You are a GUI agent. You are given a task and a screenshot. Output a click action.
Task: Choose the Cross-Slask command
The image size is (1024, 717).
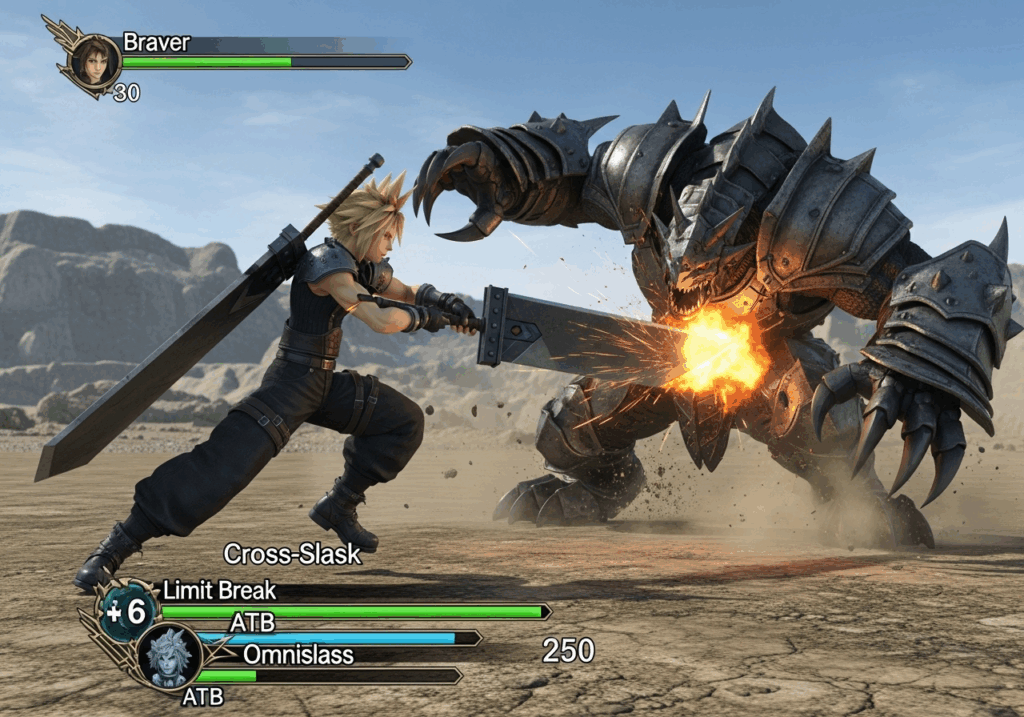pyautogui.click(x=291, y=554)
